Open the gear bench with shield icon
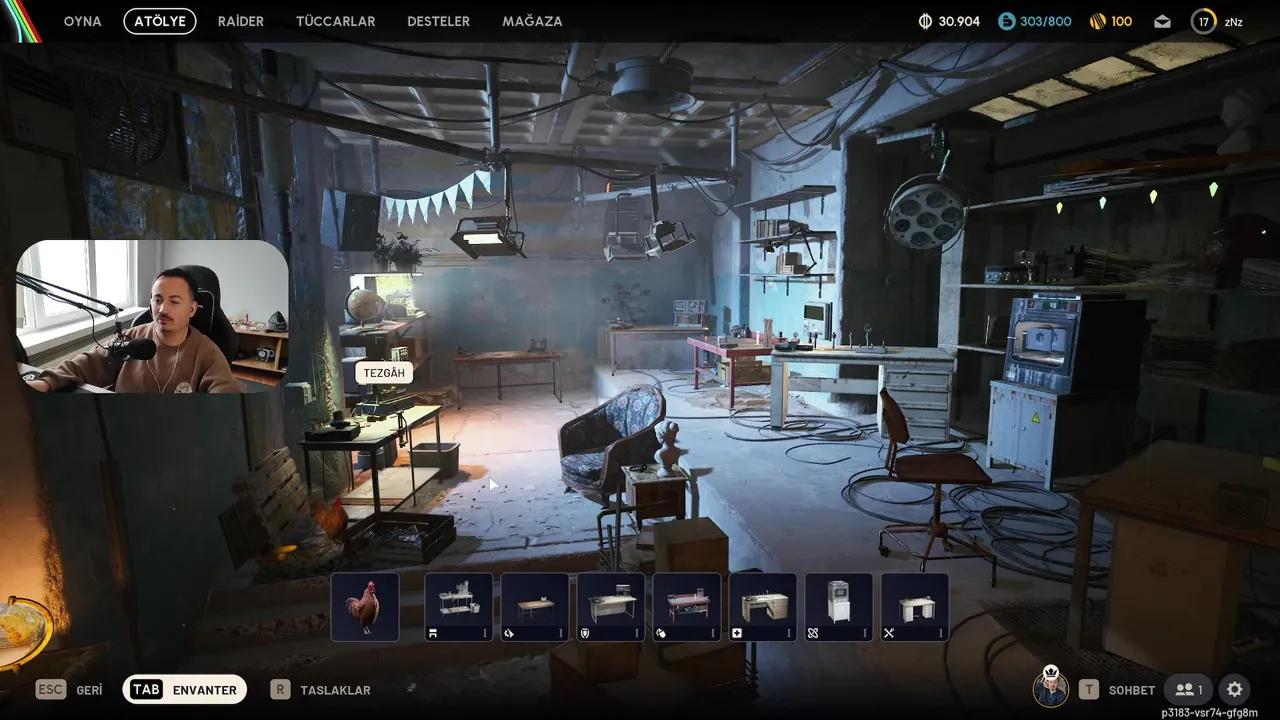The image size is (1280, 720). point(611,606)
